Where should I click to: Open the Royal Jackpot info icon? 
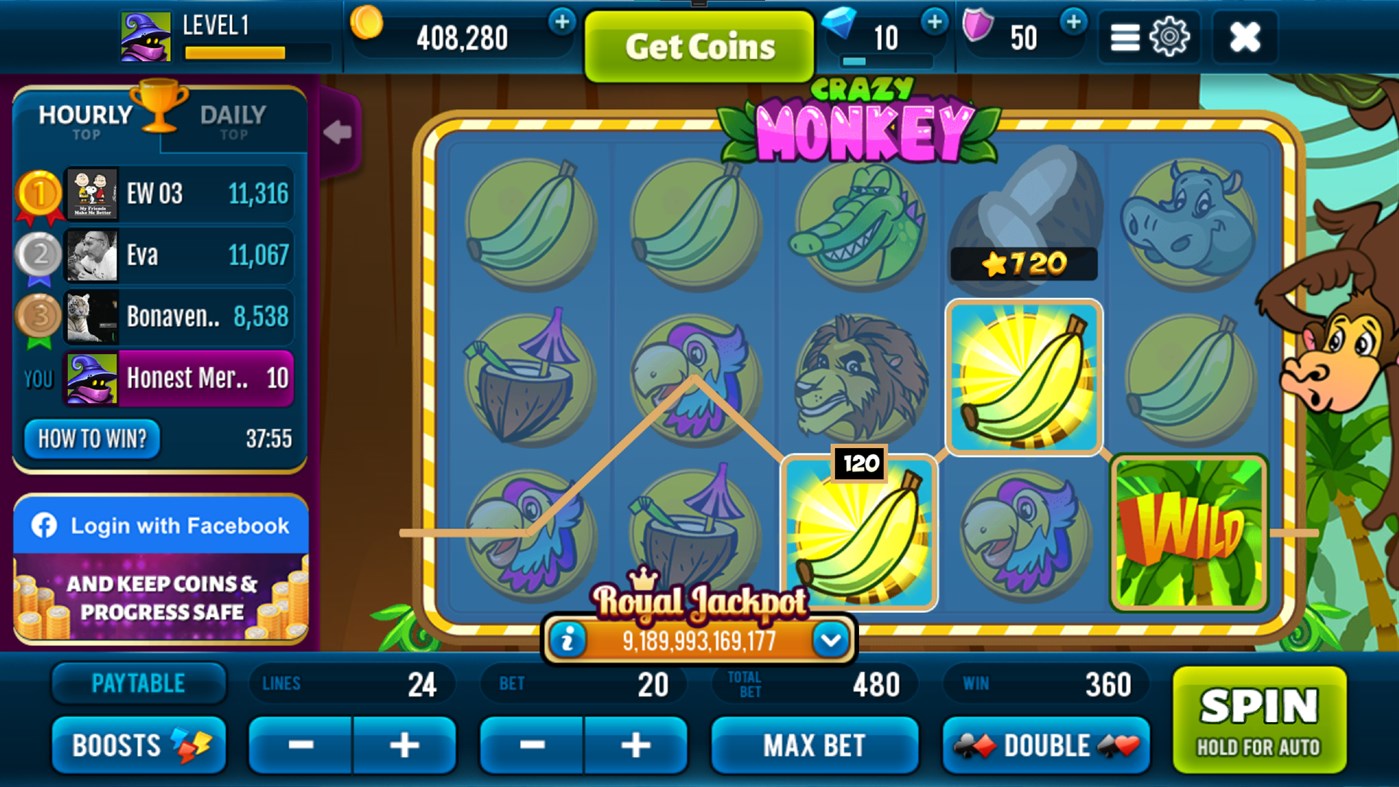[x=570, y=639]
